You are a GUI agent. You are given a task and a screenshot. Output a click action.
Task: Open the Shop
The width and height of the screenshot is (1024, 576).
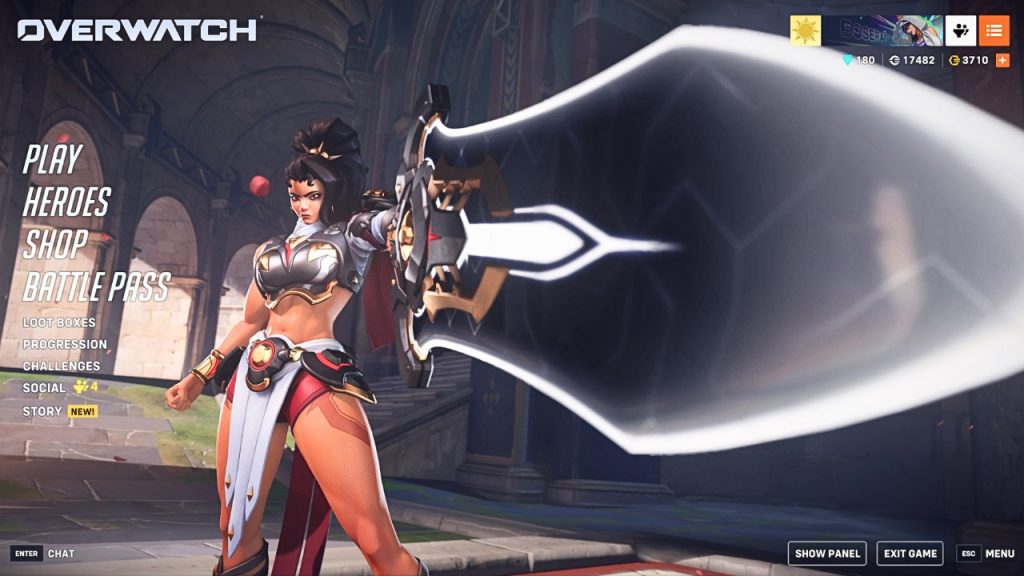(55, 243)
